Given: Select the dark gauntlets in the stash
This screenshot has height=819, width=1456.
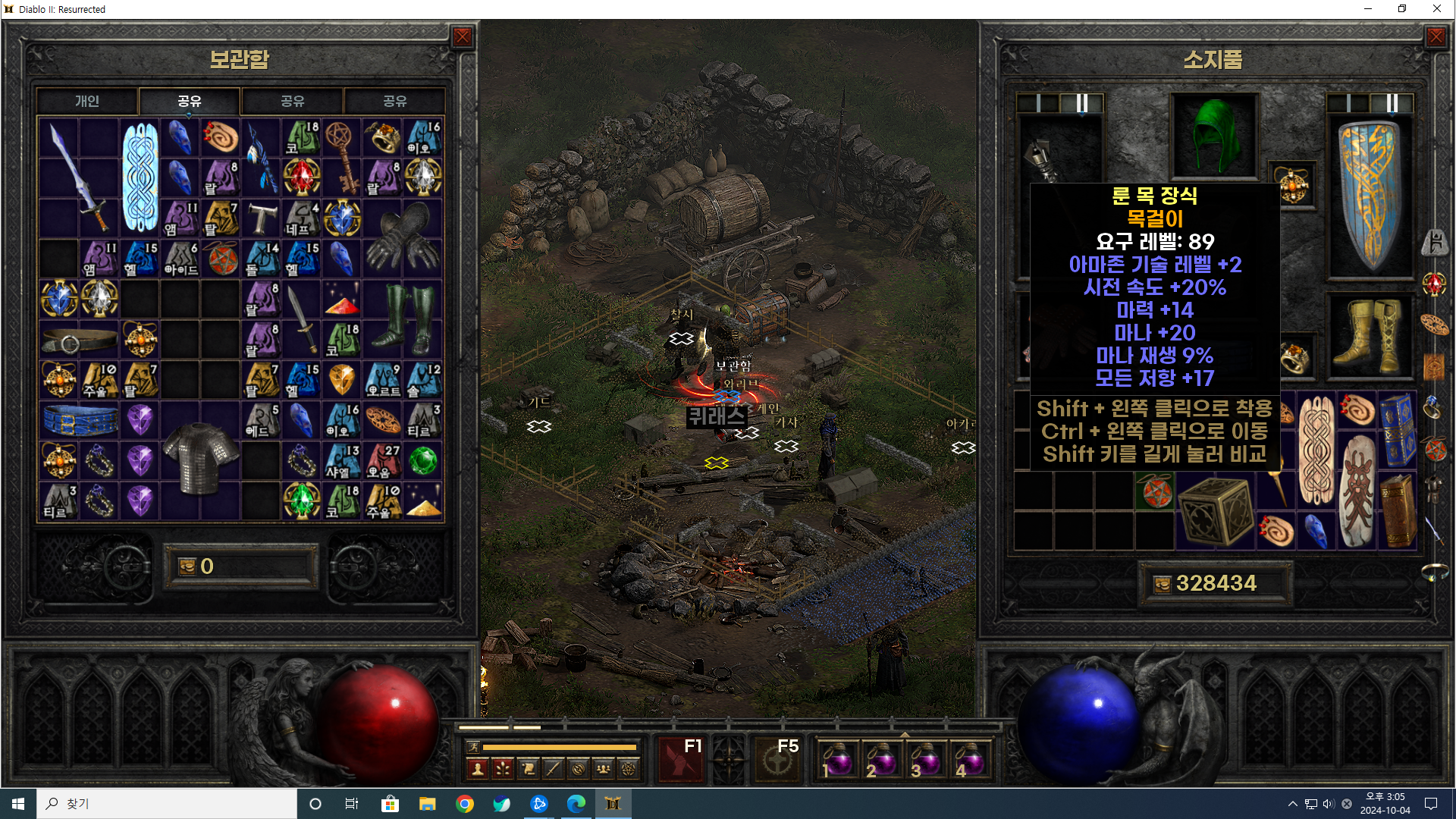Looking at the screenshot, I should (403, 239).
